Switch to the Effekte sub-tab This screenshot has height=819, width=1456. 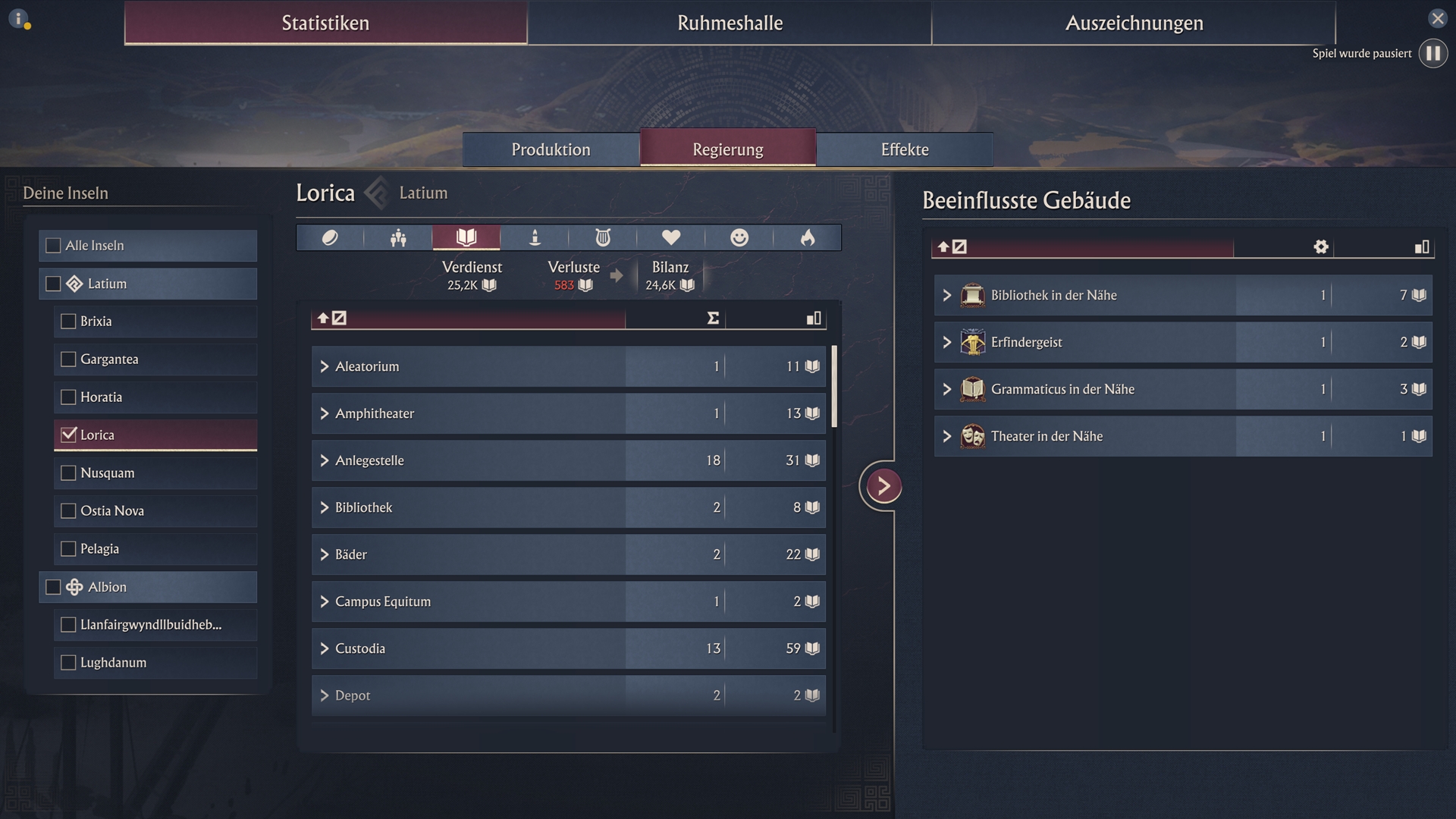tap(905, 149)
